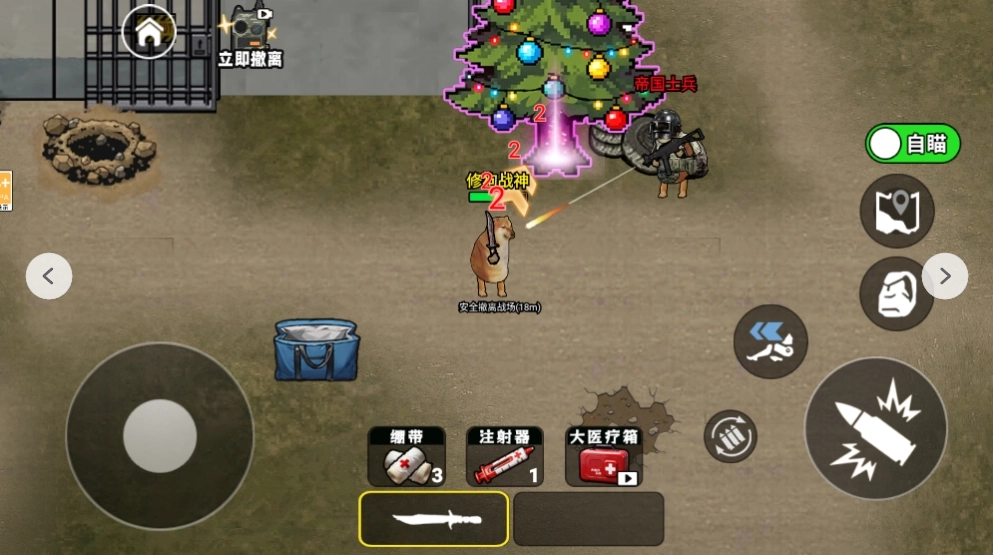Use the 大医疗箱 large medkit
The width and height of the screenshot is (993, 555).
603,457
